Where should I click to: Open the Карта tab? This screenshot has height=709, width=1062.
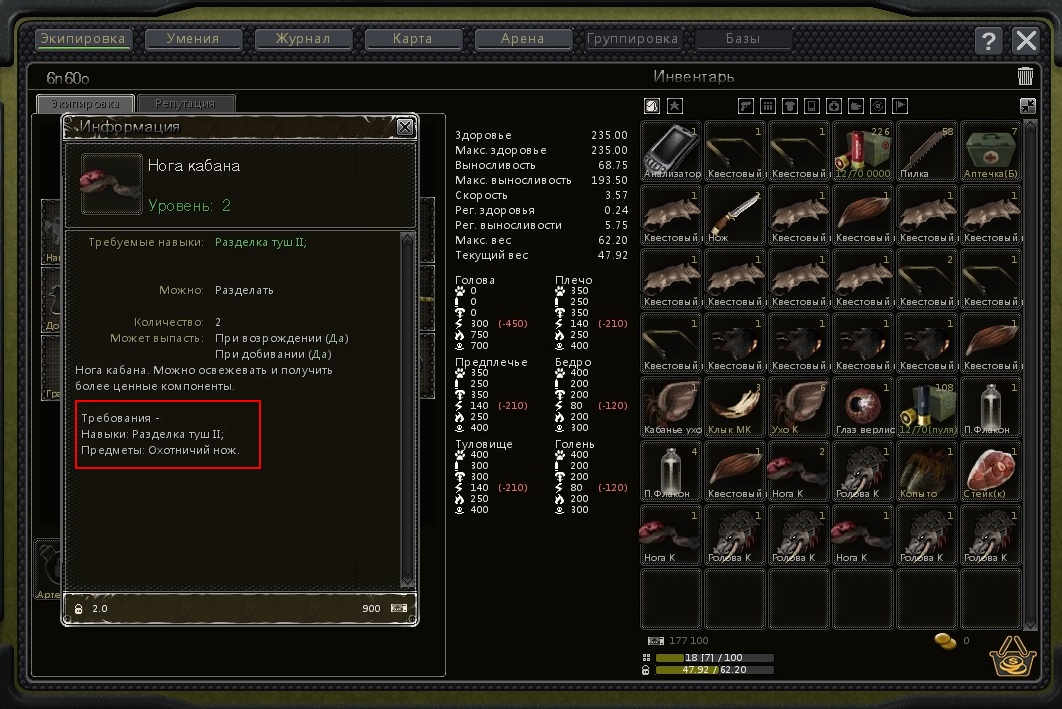(x=414, y=40)
